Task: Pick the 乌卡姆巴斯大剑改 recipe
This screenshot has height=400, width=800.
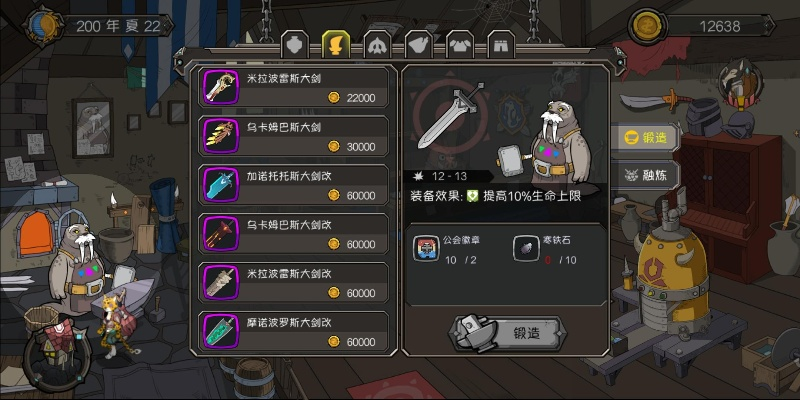Action: pos(295,234)
